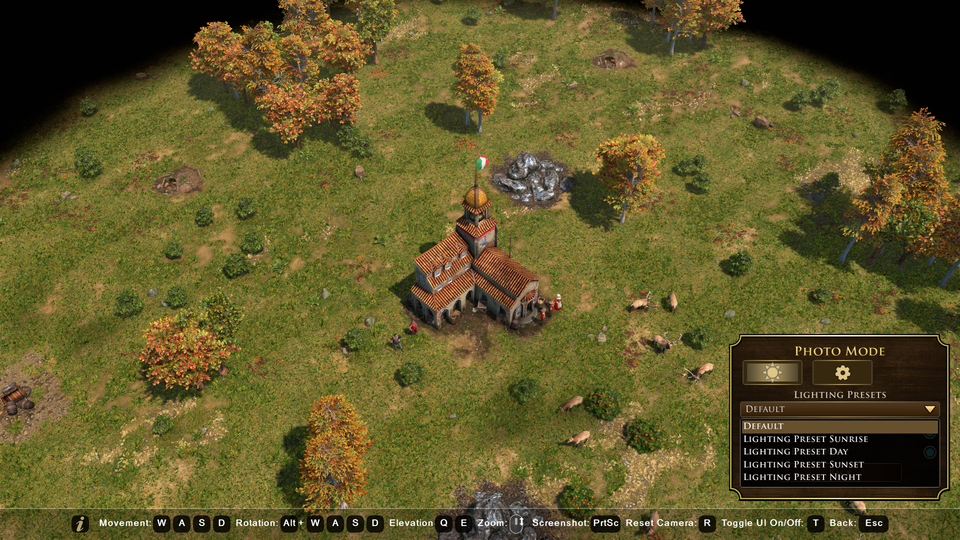
Task: Apply Lighting Preset Night
Action: pyautogui.click(x=838, y=478)
